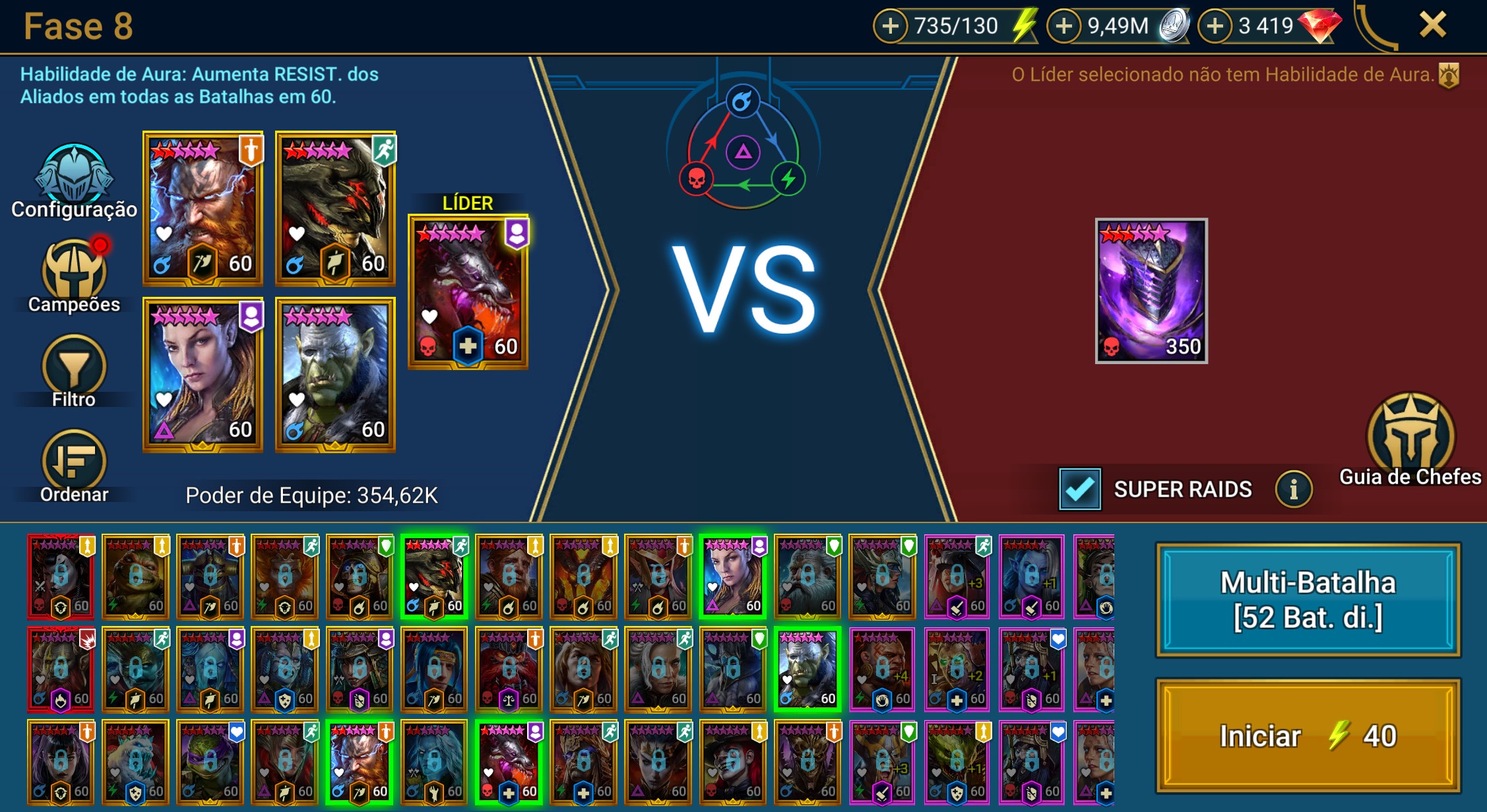The height and width of the screenshot is (812, 1487).
Task: Open the Multi-Batalha option
Action: tap(1308, 600)
